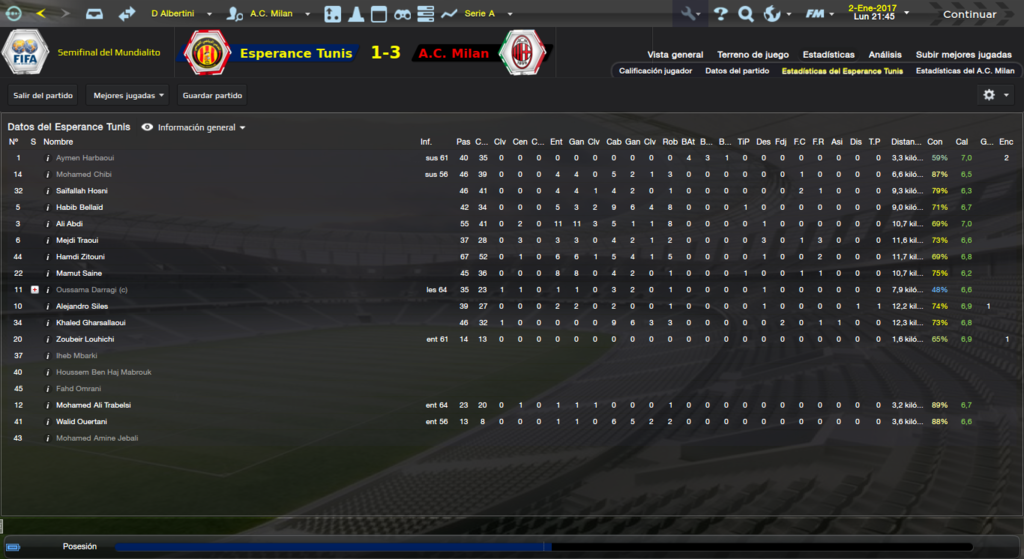This screenshot has width=1024, height=559.
Task: Open Alejandro Siles player entry
Action: point(82,306)
